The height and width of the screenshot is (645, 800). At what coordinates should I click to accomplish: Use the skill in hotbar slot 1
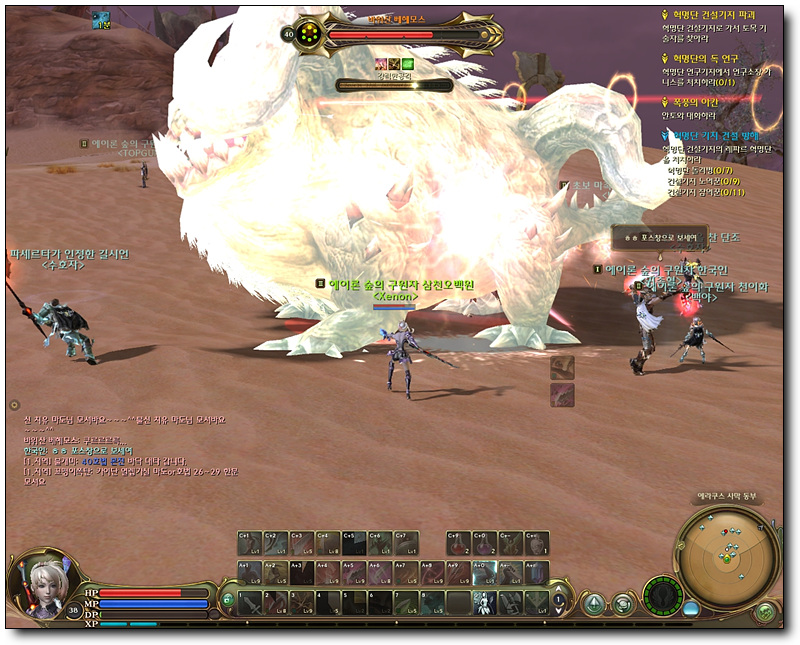[x=249, y=602]
